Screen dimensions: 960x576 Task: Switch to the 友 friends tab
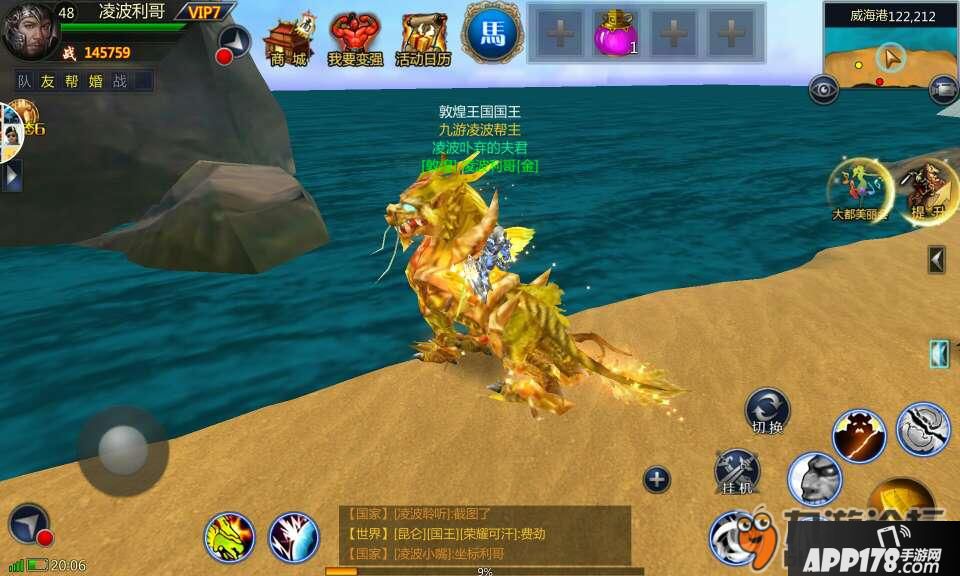coord(48,81)
